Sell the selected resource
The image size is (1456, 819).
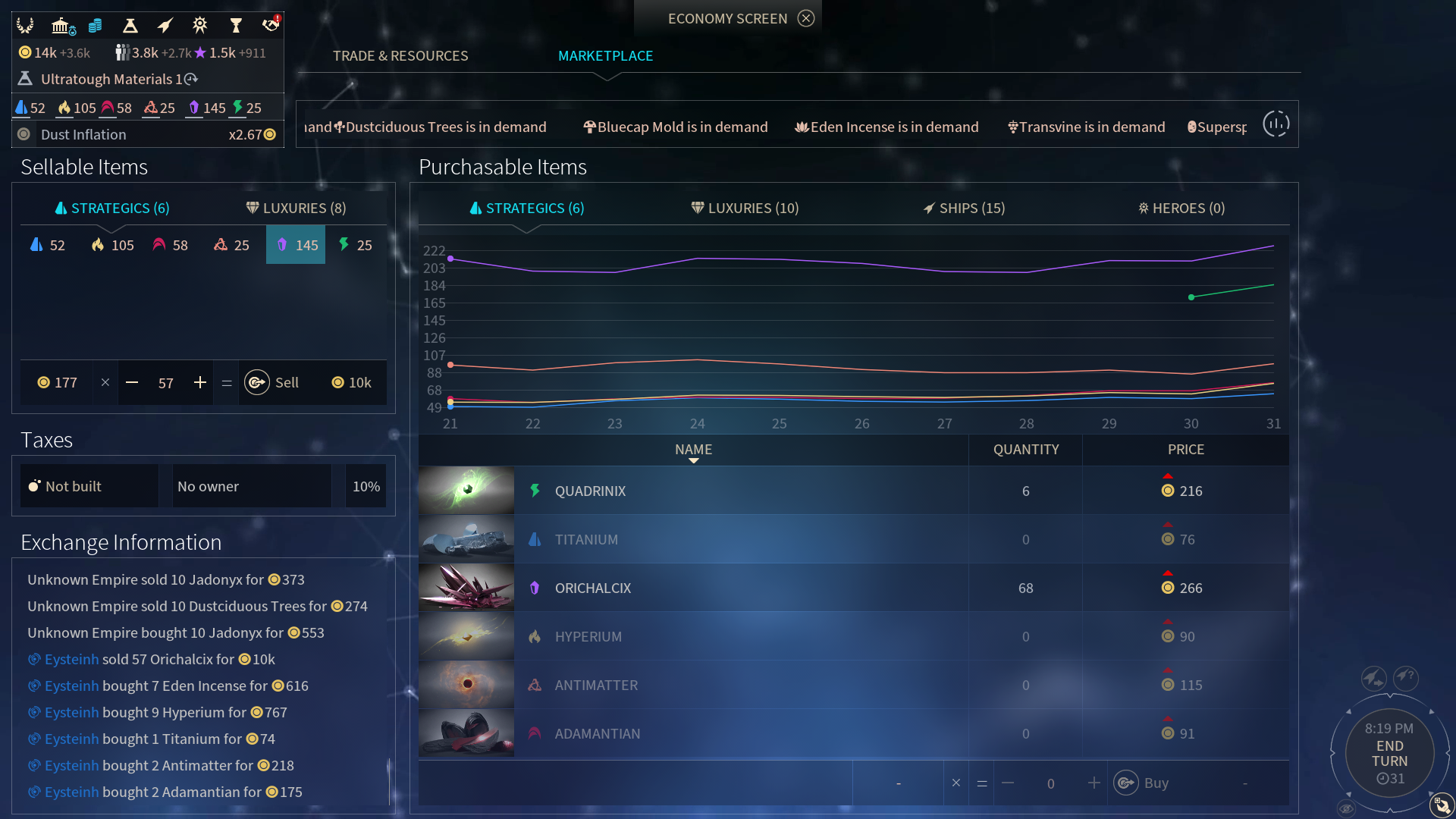(273, 383)
